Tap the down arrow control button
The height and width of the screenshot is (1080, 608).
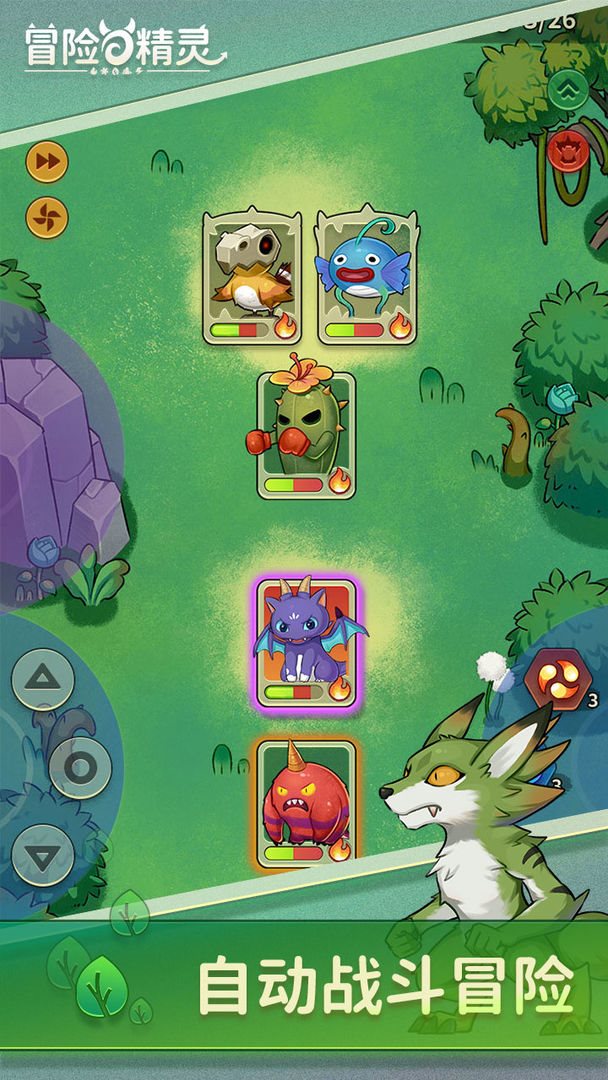pos(43,855)
